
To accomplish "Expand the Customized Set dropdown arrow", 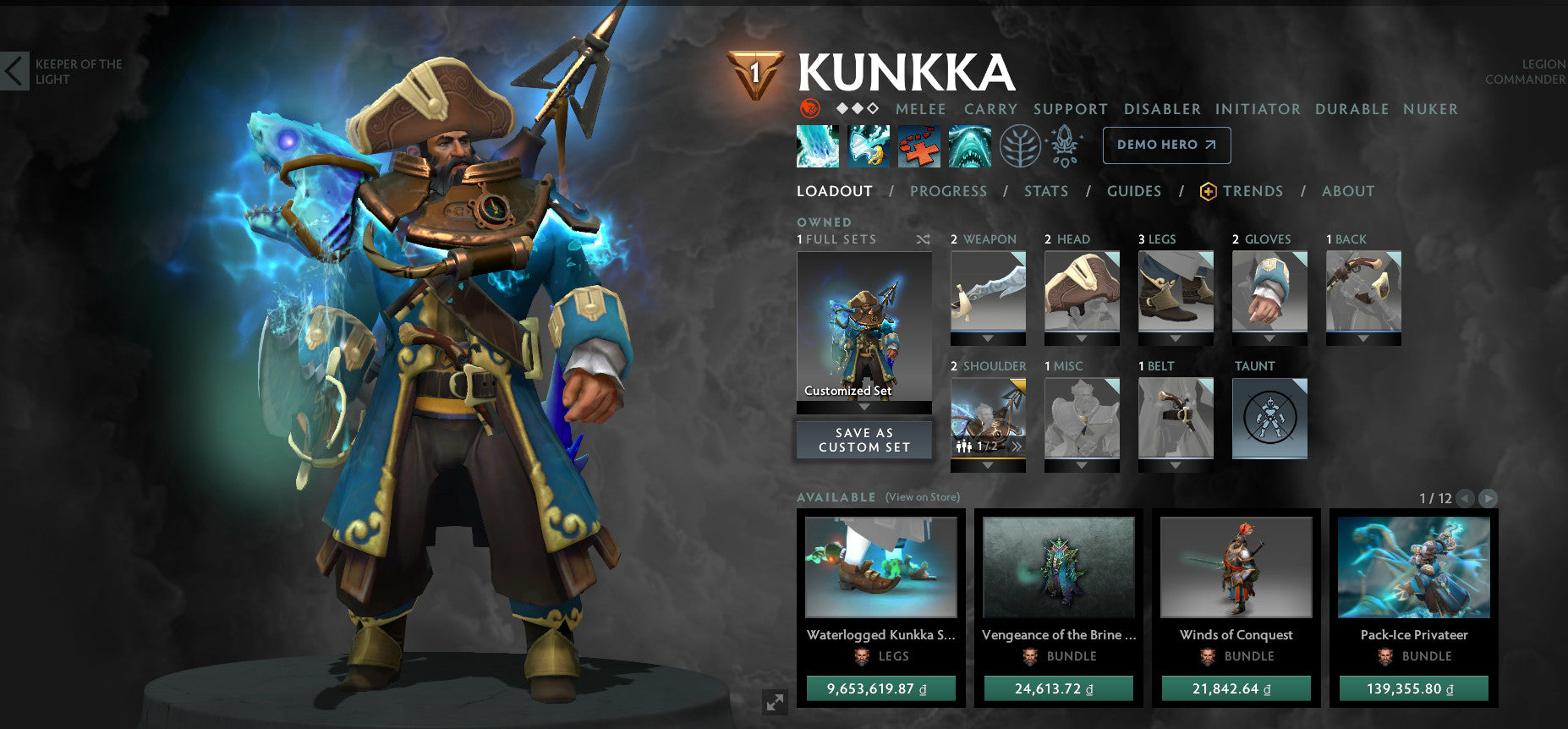I will point(863,405).
